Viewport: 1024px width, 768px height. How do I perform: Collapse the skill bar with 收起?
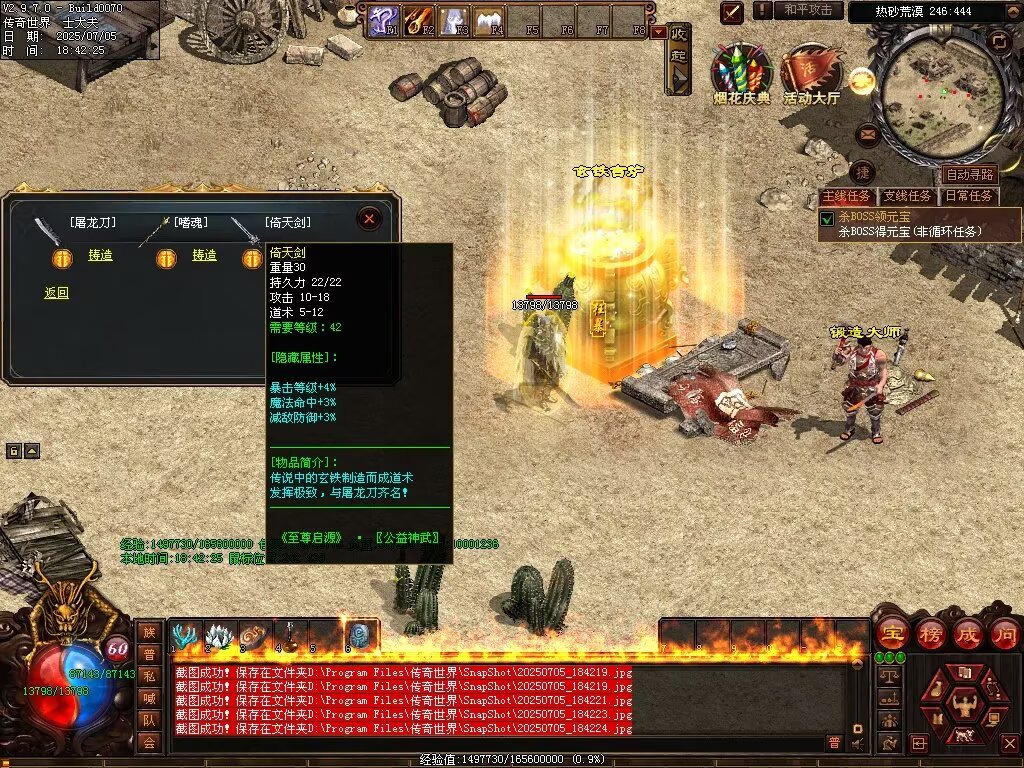pos(679,58)
